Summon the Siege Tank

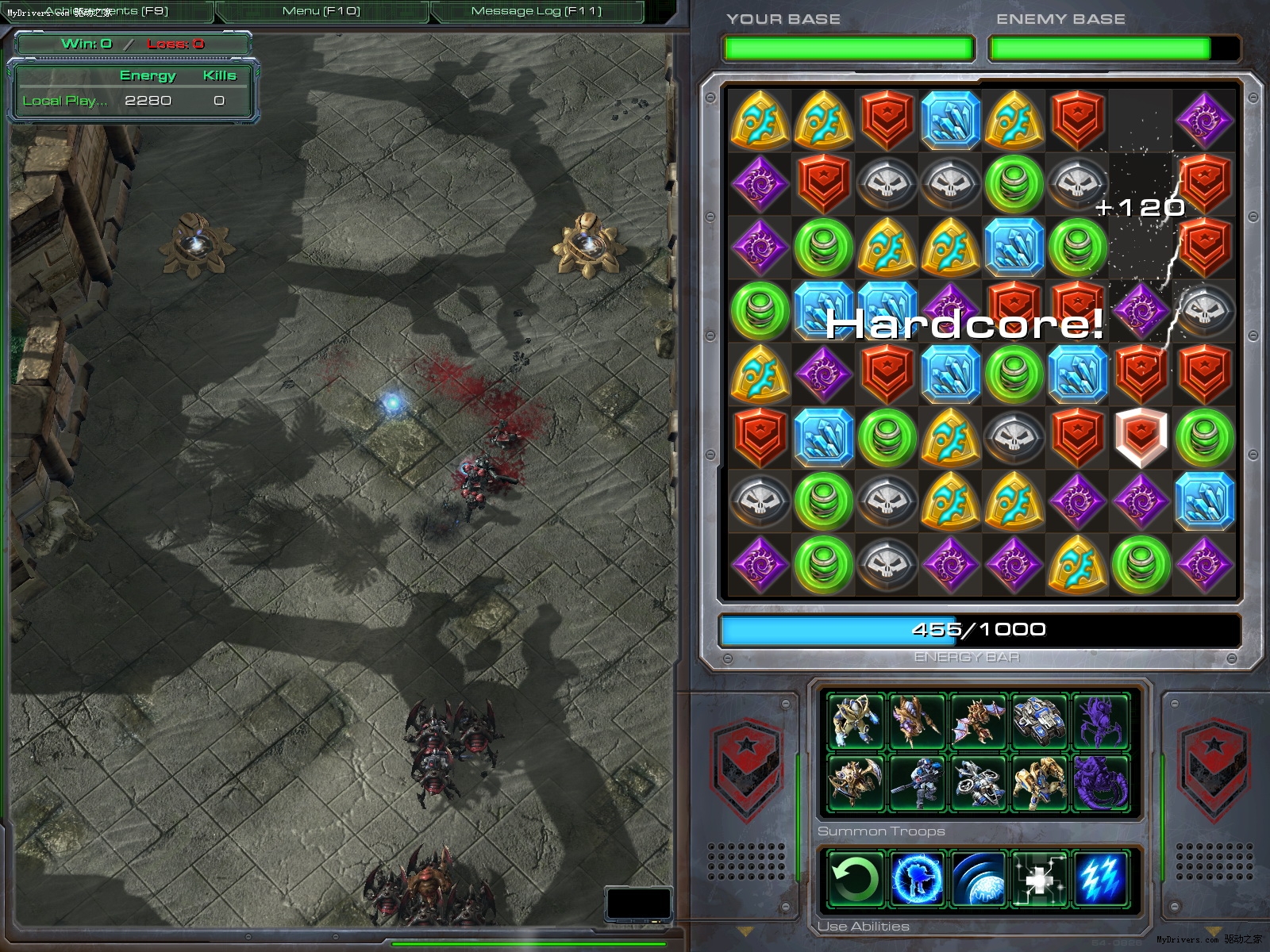[x=1039, y=721]
